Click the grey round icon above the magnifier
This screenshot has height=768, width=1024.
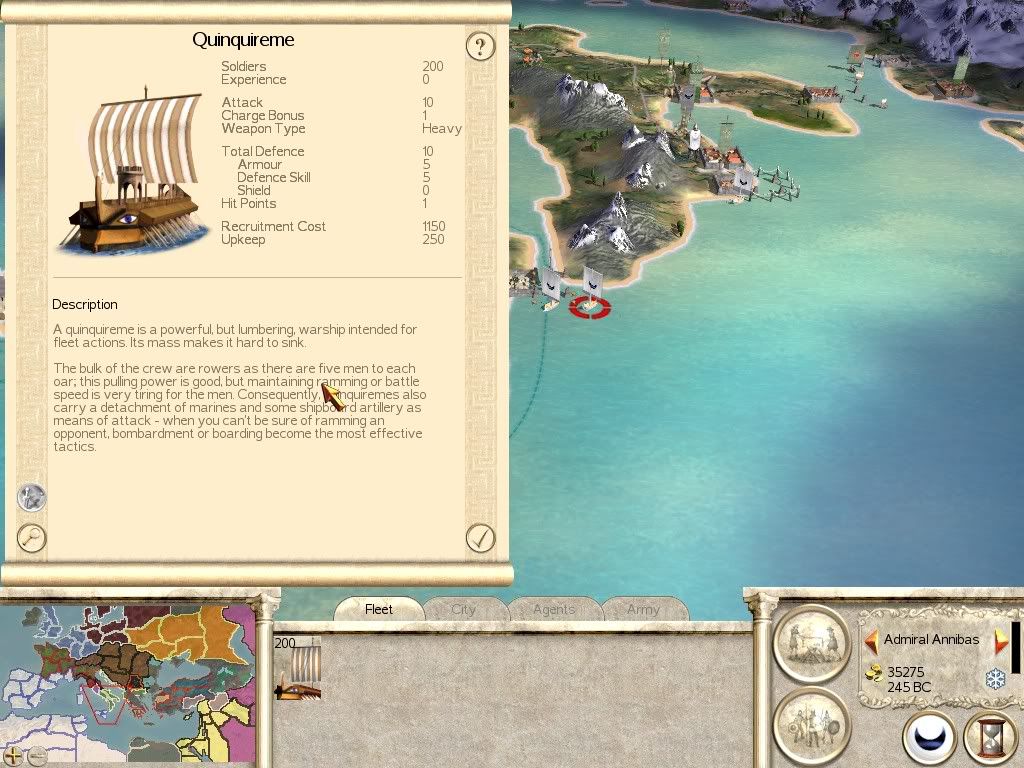32,497
